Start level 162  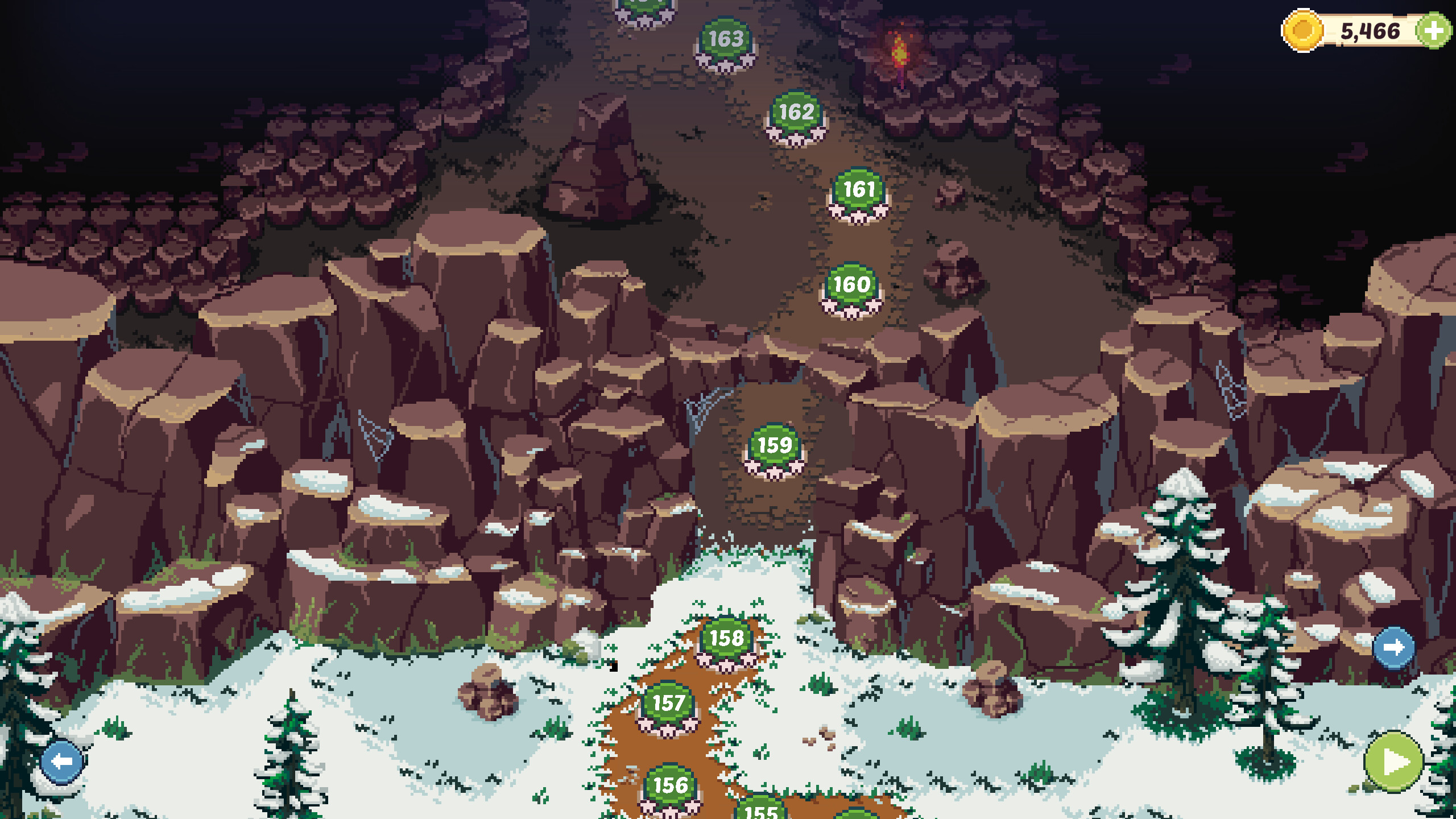796,113
